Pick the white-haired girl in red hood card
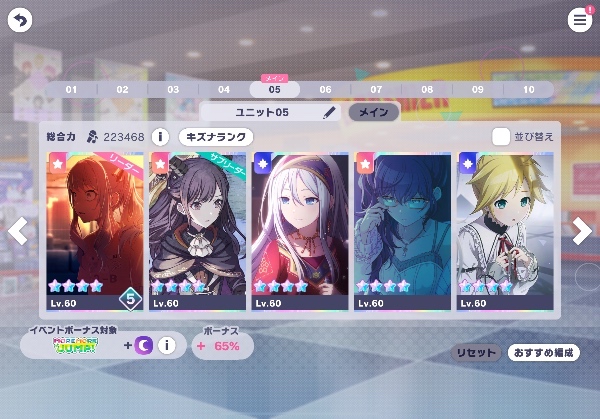 (300, 230)
